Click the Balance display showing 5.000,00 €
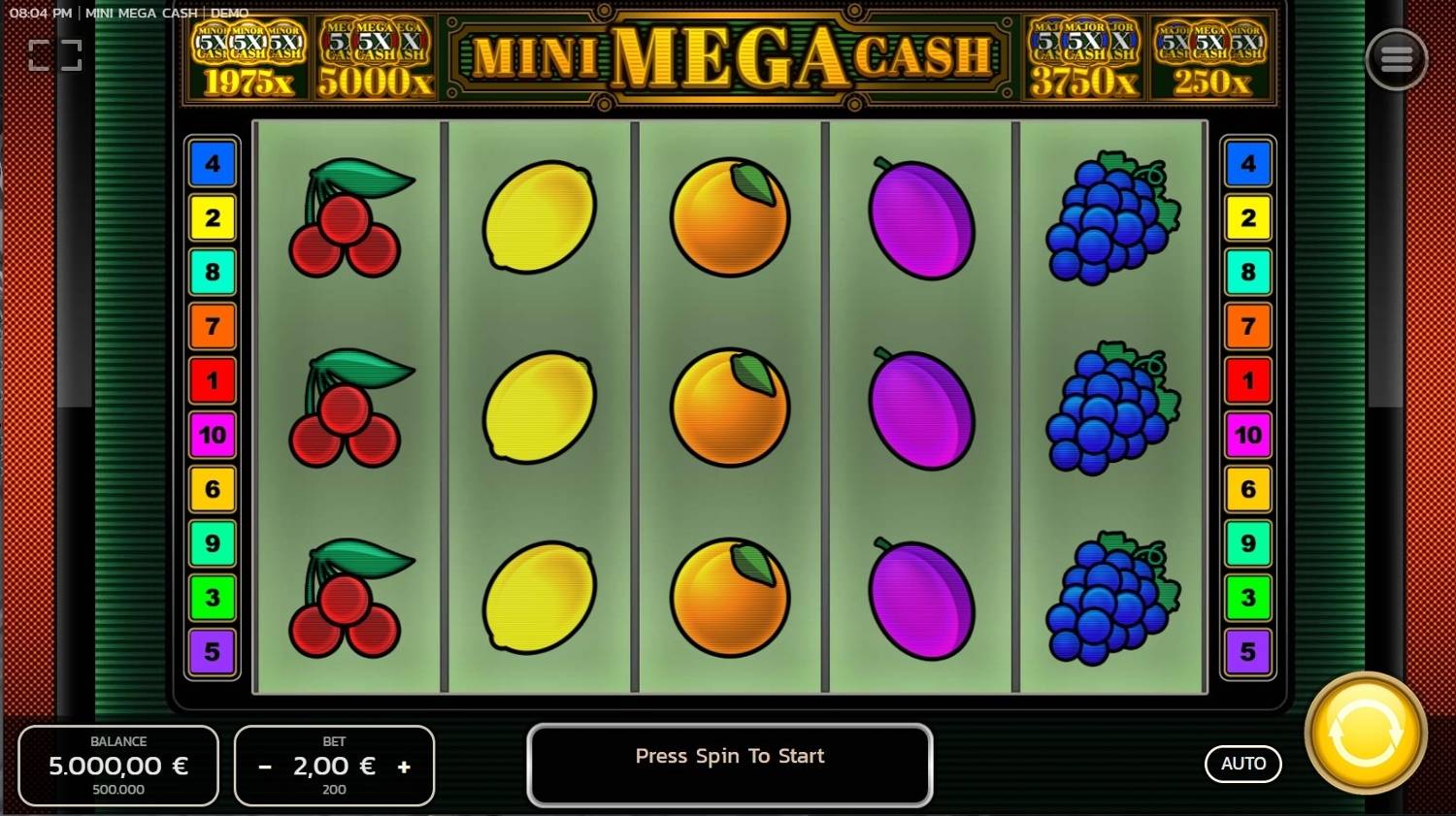This screenshot has width=1456, height=816. [117, 766]
